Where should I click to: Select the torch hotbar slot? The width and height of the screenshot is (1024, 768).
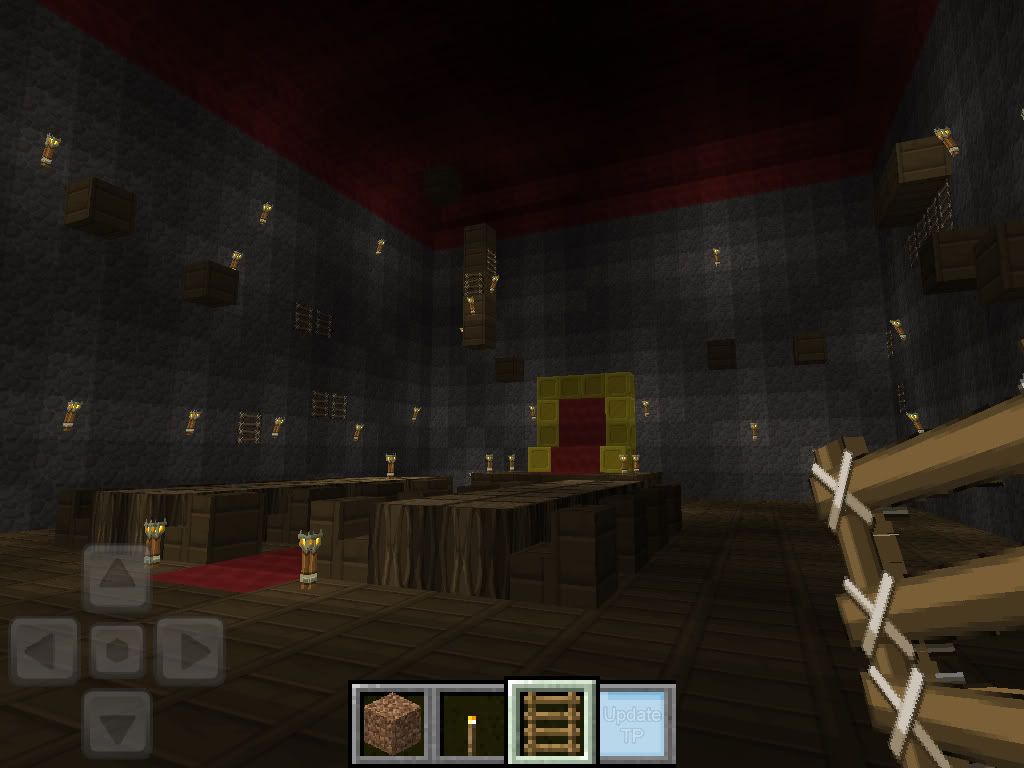point(470,724)
